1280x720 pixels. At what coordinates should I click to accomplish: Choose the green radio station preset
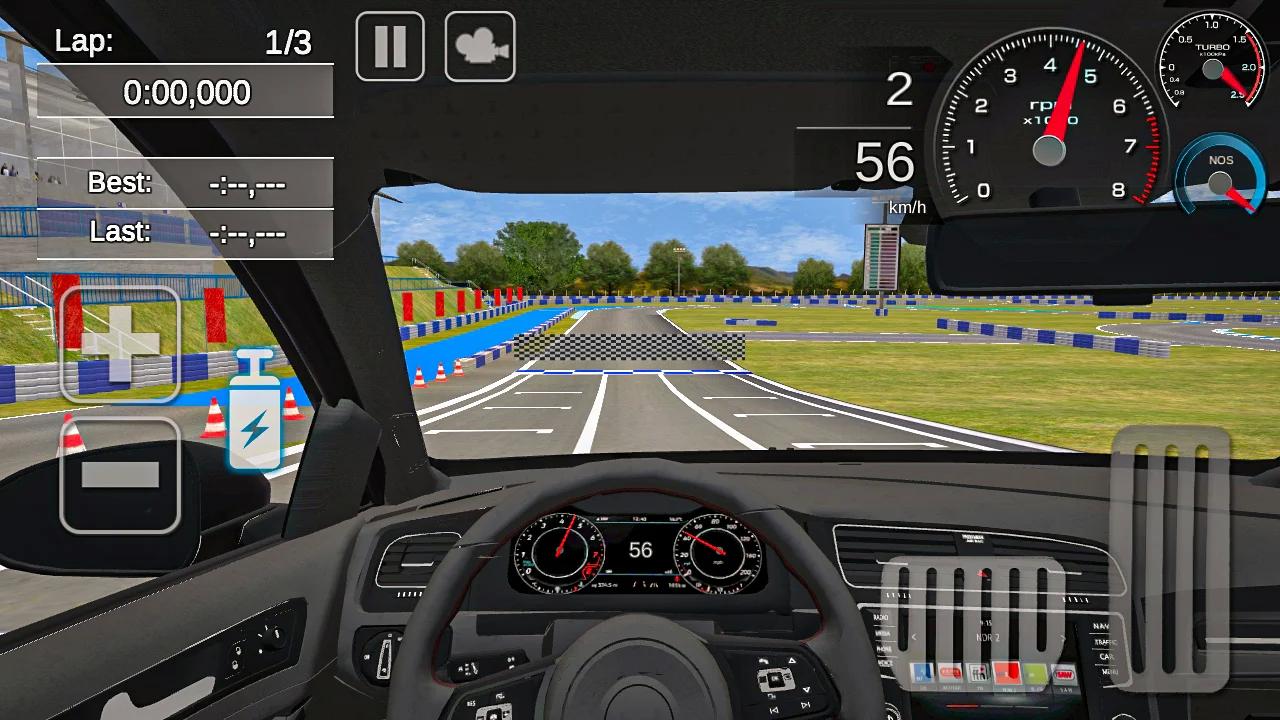(x=1035, y=673)
